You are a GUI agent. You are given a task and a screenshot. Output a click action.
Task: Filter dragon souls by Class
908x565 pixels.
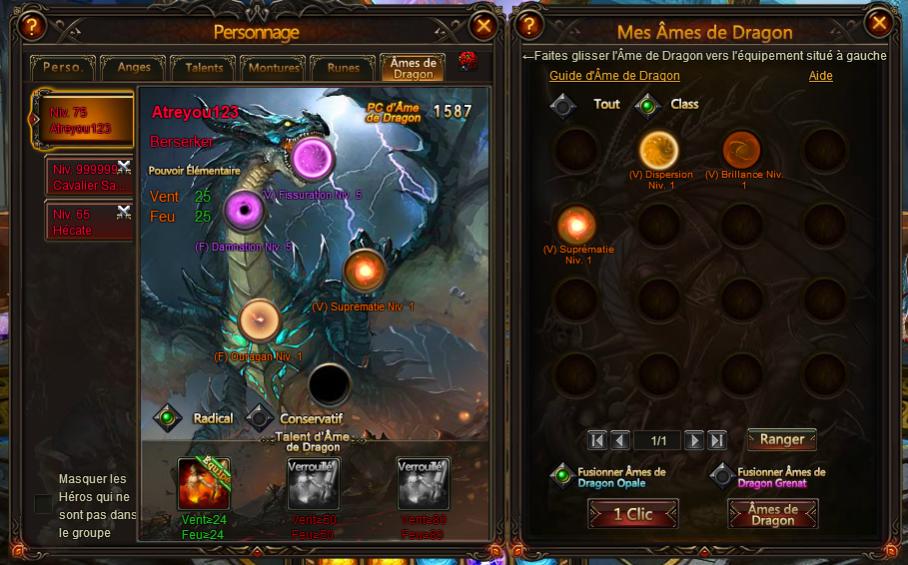click(x=648, y=104)
